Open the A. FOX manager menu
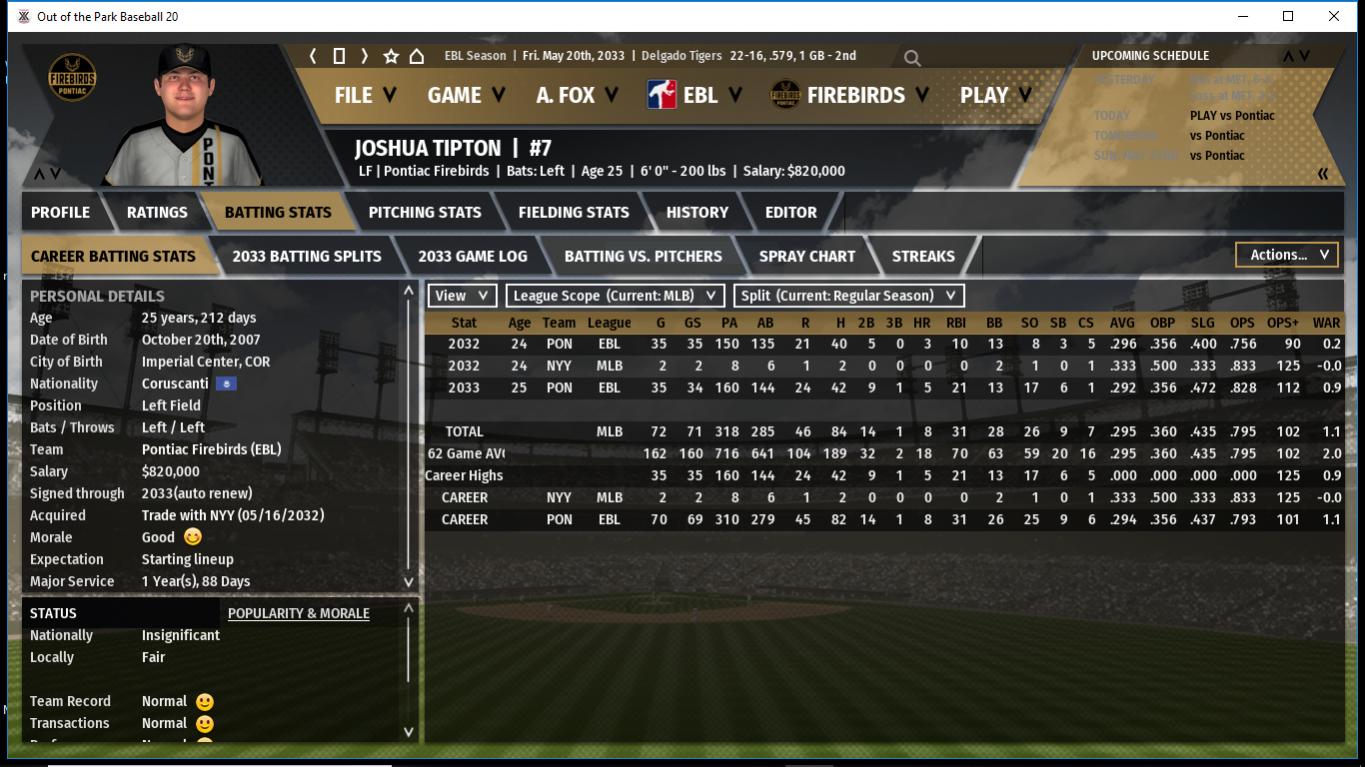The width and height of the screenshot is (1365, 767). (577, 95)
